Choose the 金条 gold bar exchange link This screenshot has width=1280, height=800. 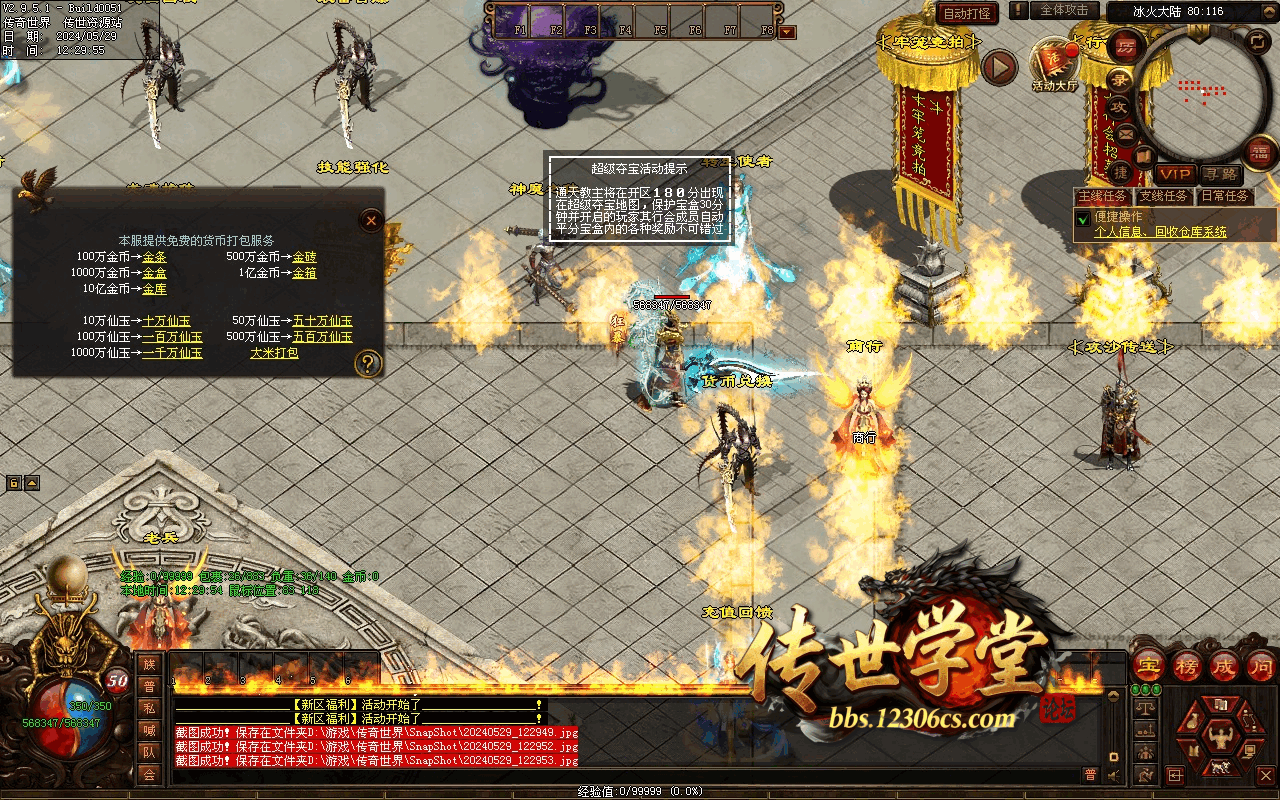coord(154,257)
